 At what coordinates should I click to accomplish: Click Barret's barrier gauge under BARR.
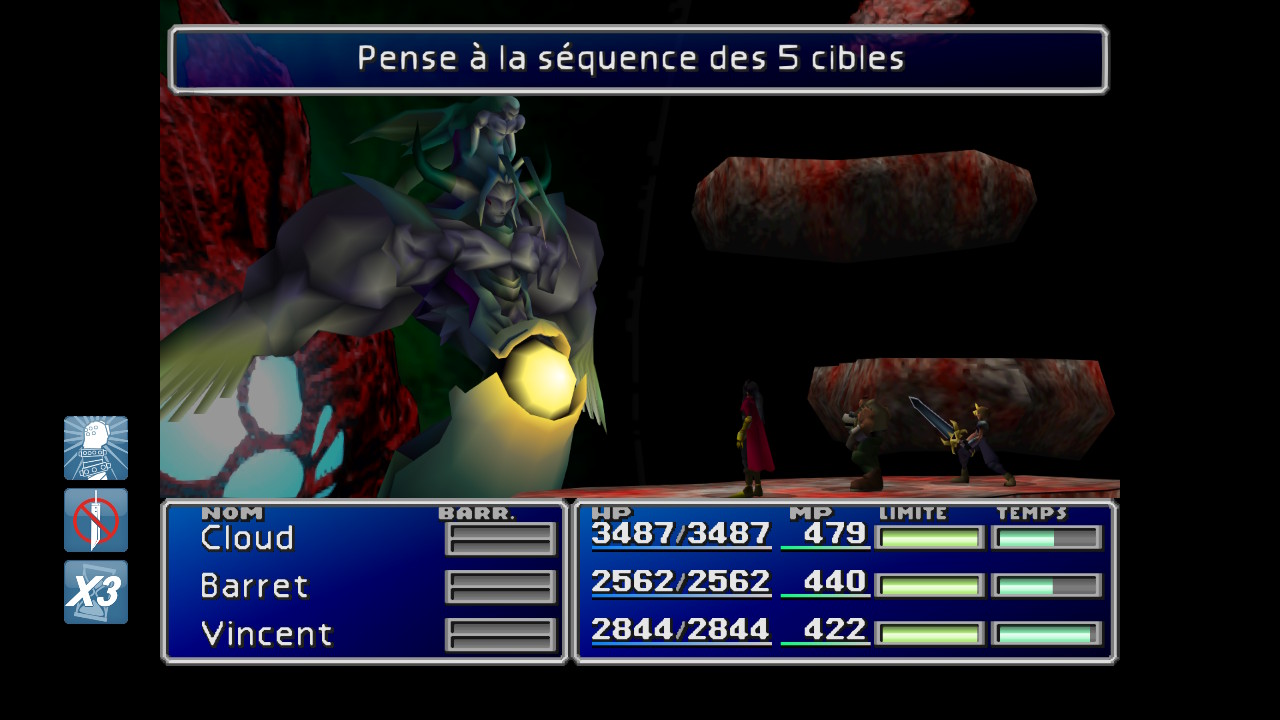[500, 584]
